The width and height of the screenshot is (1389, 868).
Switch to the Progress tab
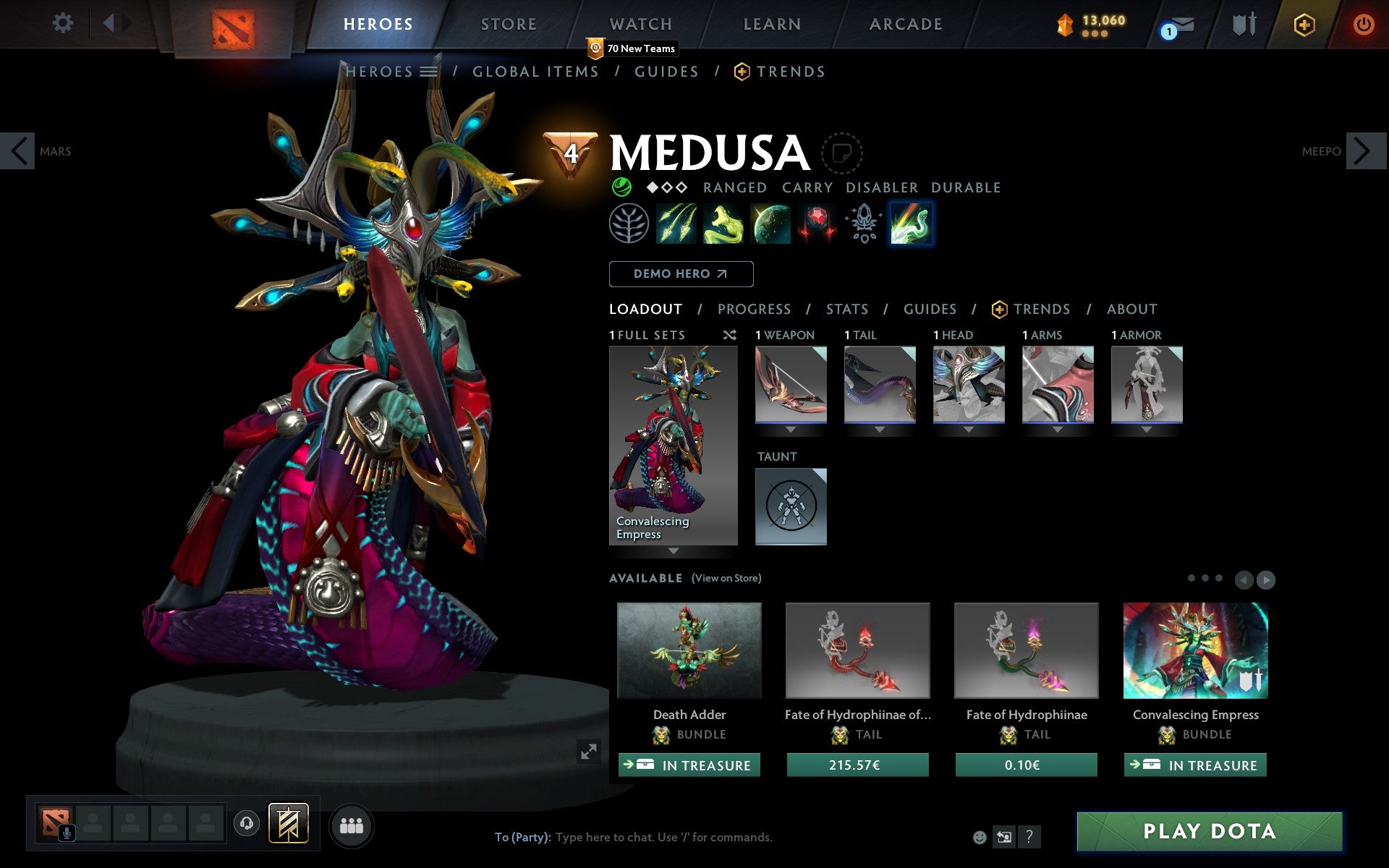754,309
